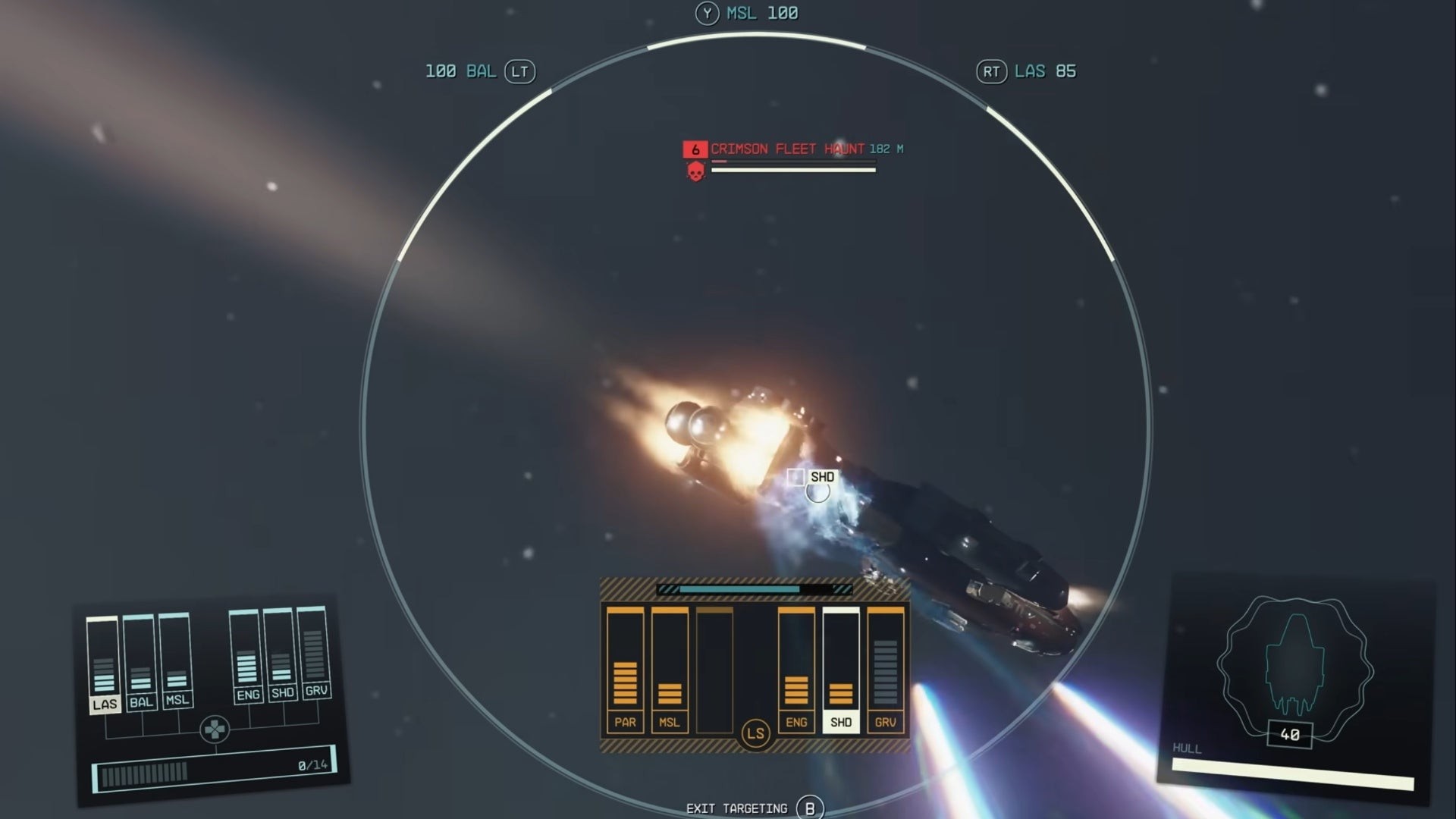Screen dimensions: 1456x819
Task: Click the LS button on targeting panel
Action: point(755,734)
